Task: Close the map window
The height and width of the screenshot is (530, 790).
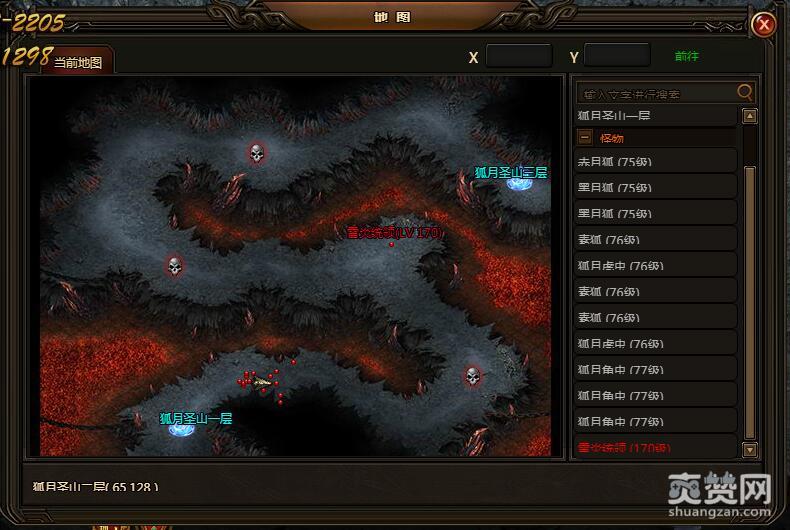Action: tap(764, 24)
